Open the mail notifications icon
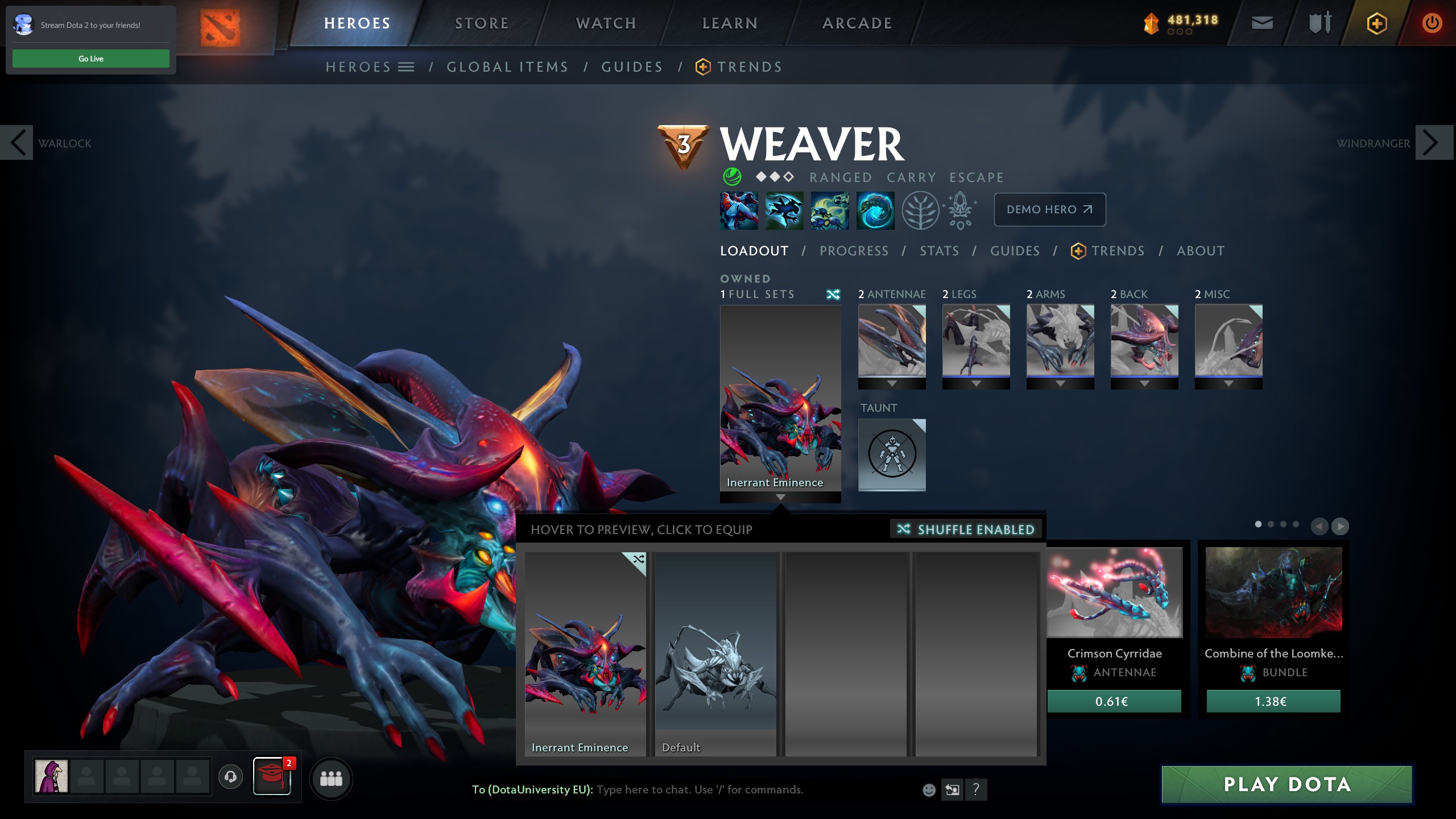The image size is (1456, 819). (x=1263, y=23)
